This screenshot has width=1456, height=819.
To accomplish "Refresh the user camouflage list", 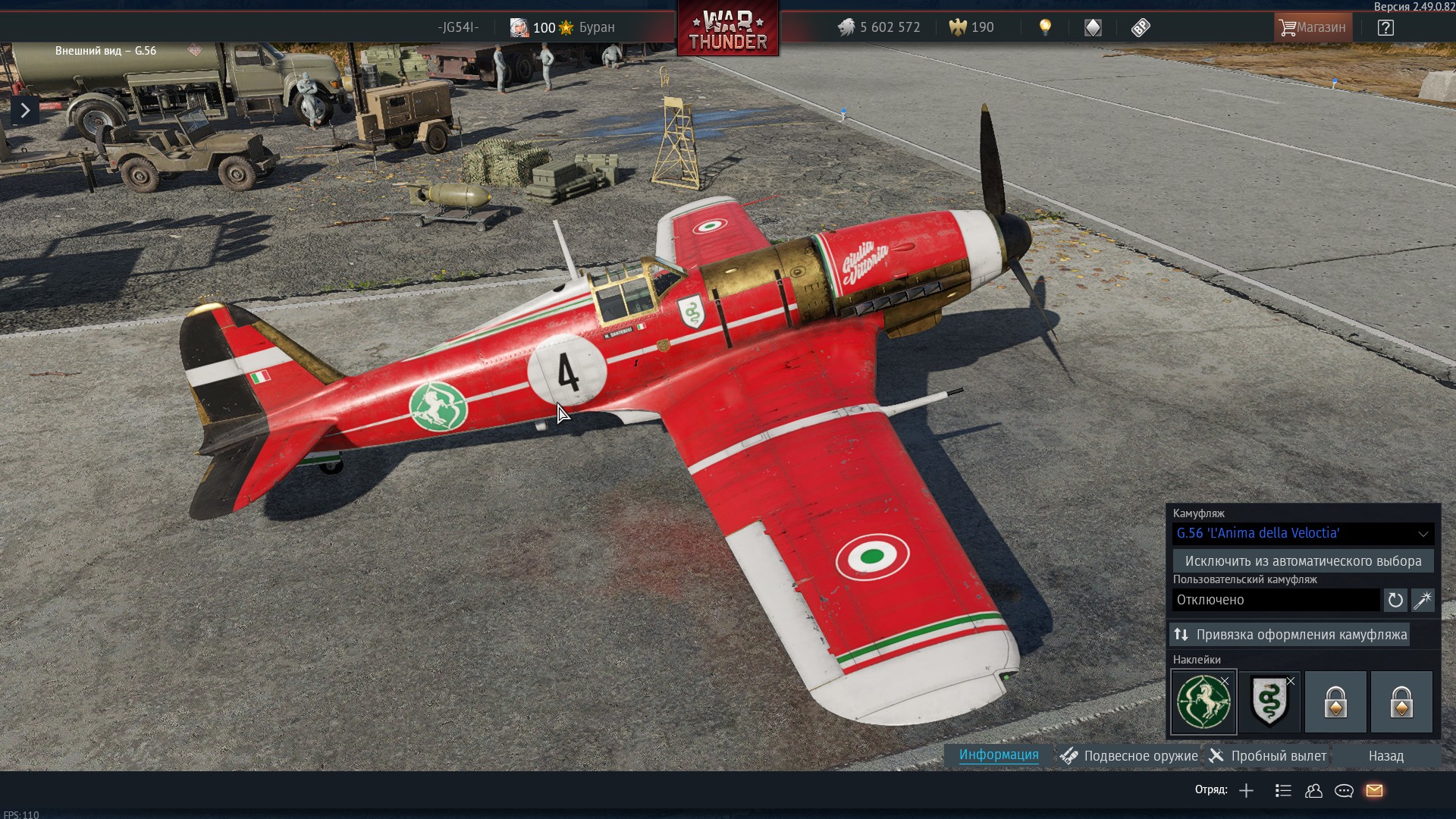I will [x=1395, y=600].
